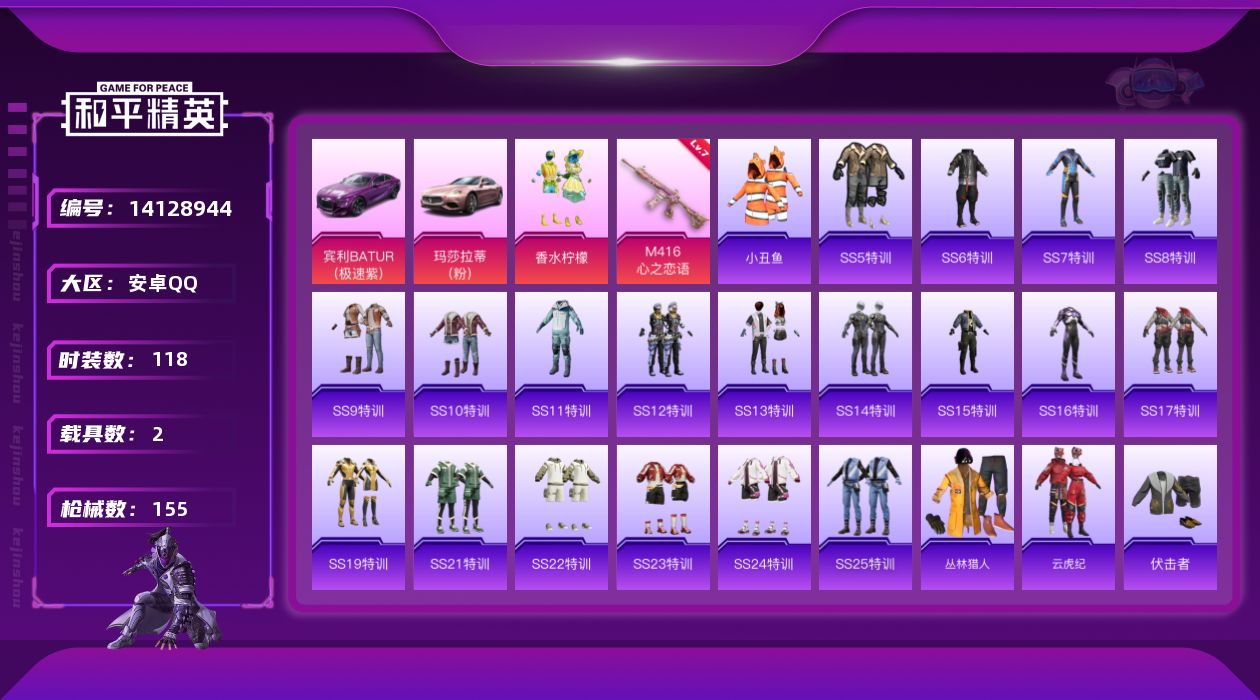
Task: Select the SS5特训 outfit tile
Action: pos(865,211)
